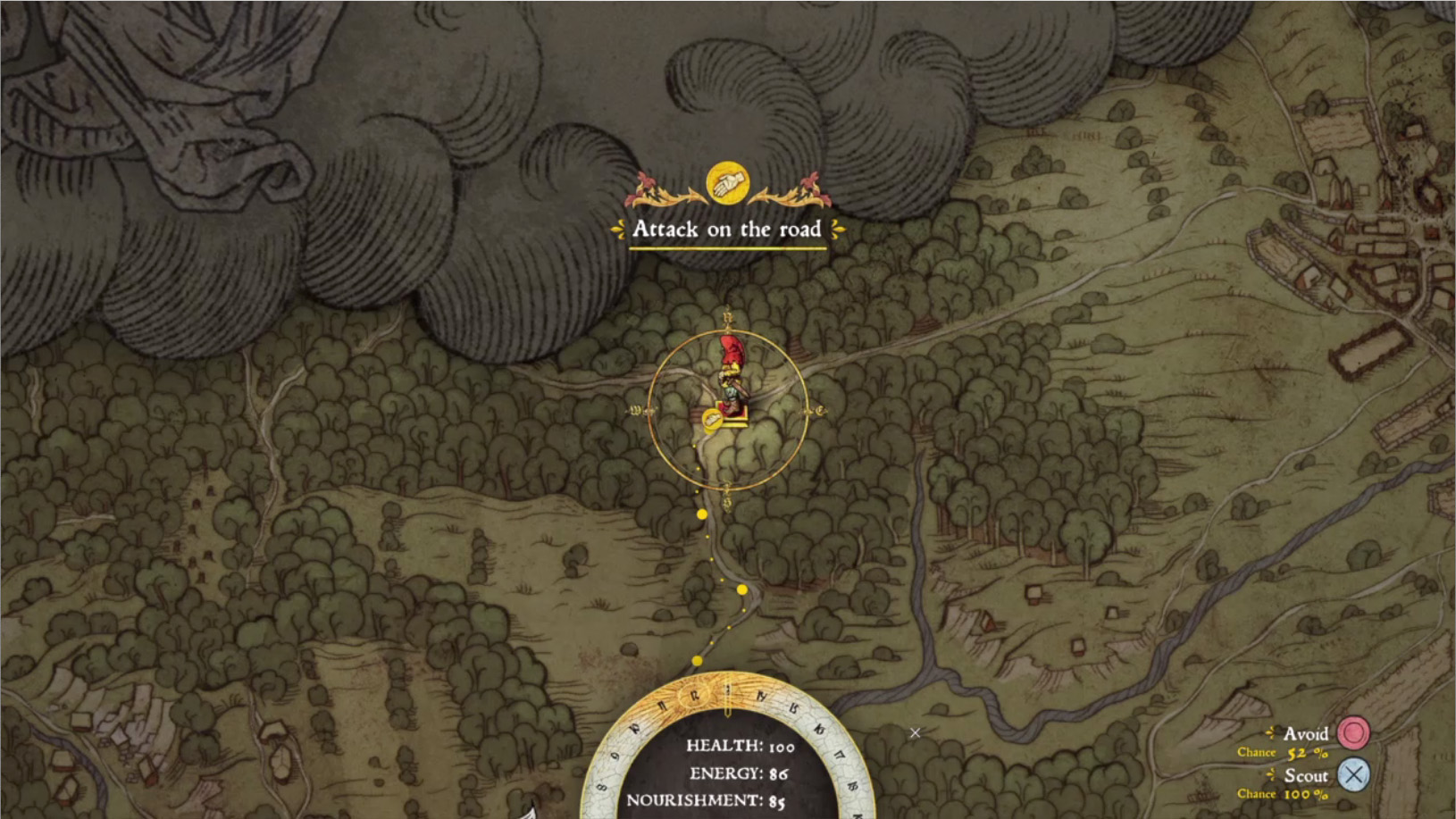Choose the Scout option
This screenshot has height=819, width=1456.
[x=1352, y=775]
